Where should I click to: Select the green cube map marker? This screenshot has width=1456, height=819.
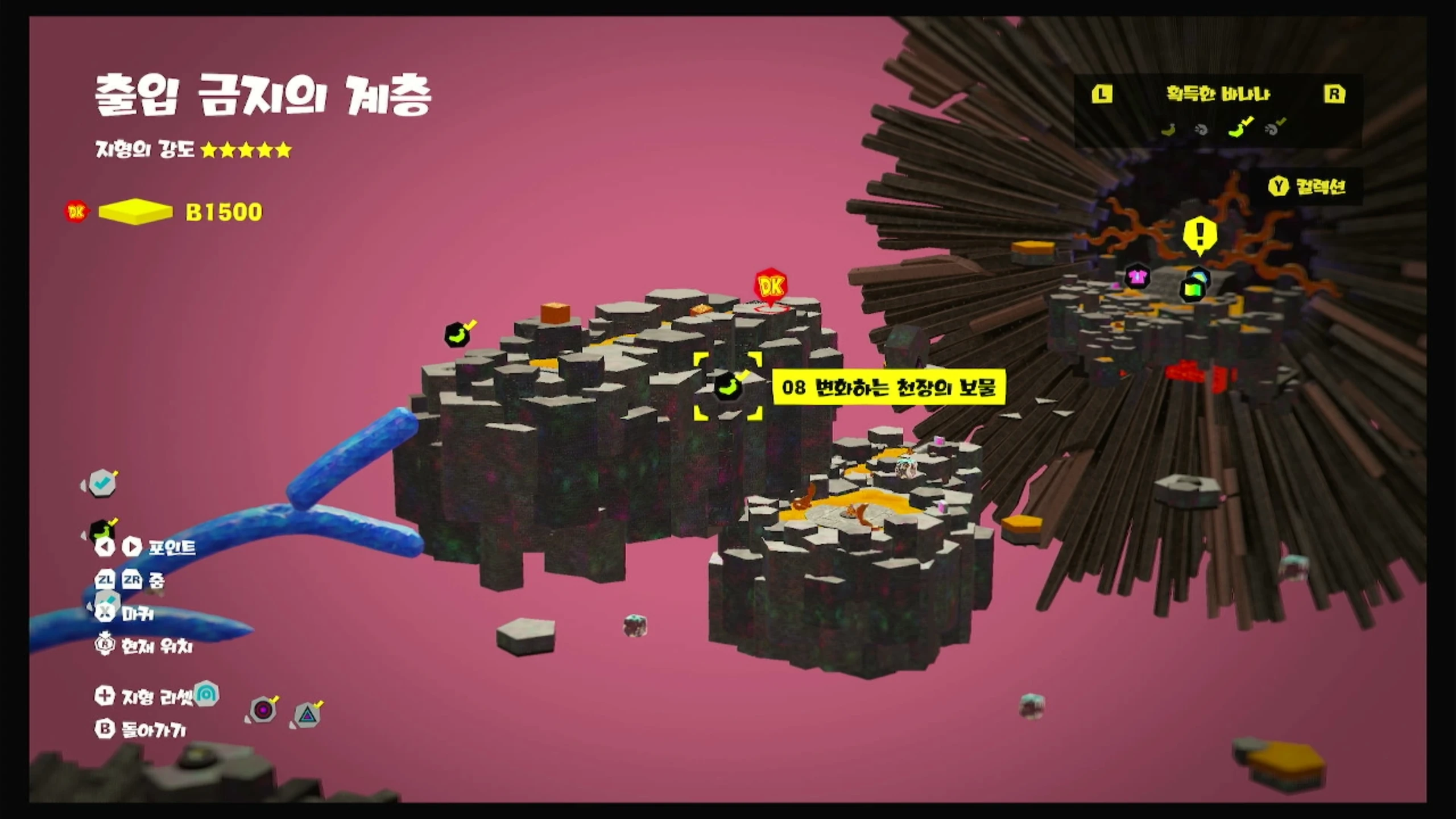click(1192, 289)
